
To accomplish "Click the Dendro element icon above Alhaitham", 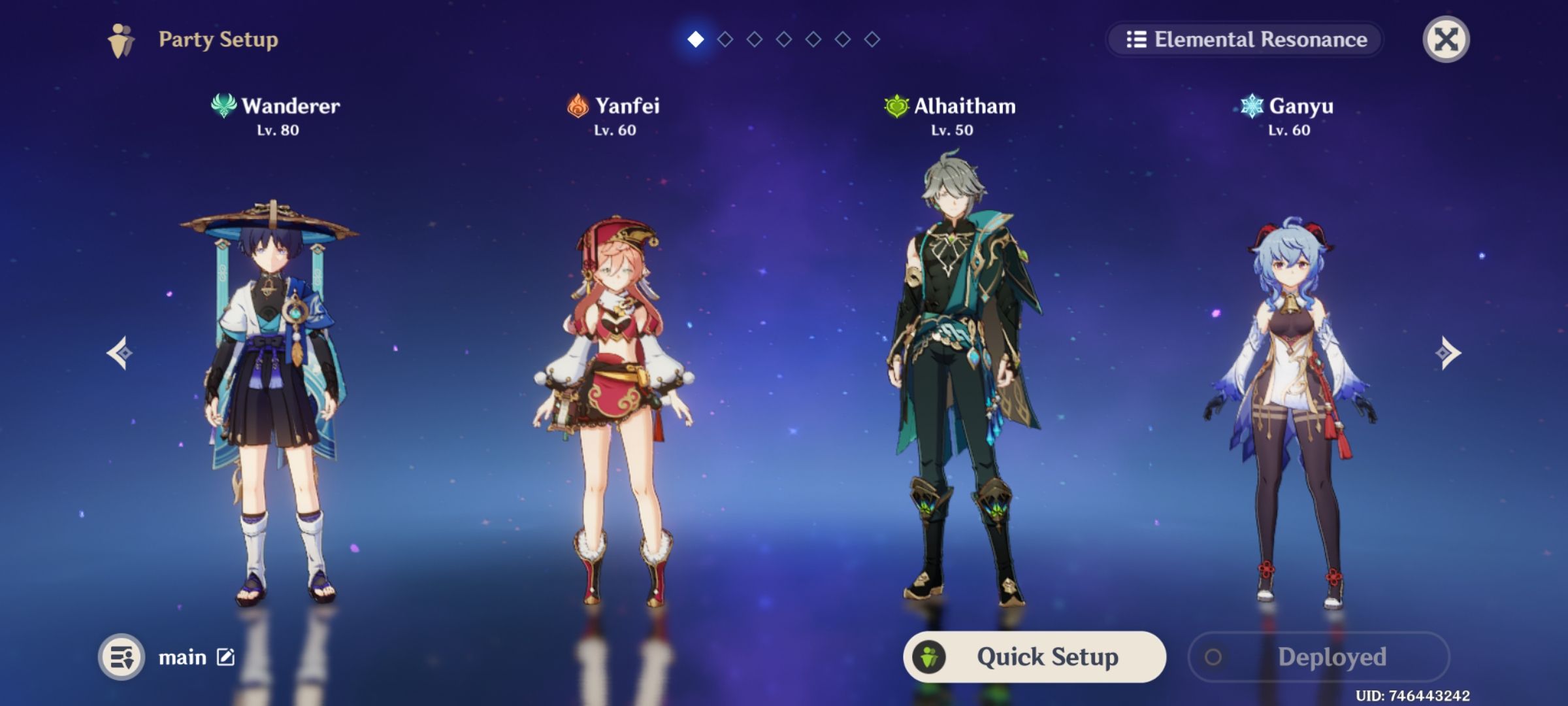I will pos(896,106).
